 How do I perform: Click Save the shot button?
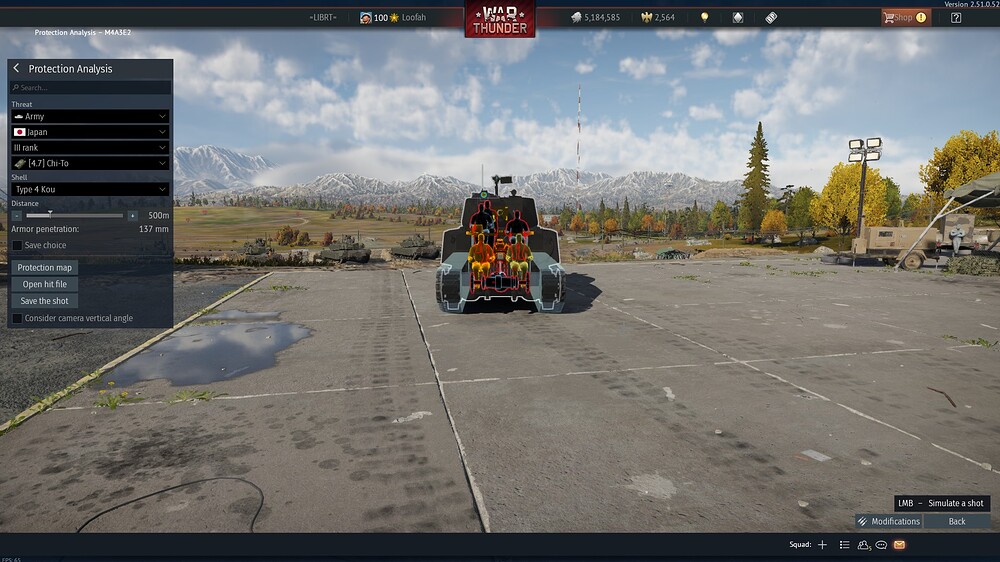(x=45, y=301)
